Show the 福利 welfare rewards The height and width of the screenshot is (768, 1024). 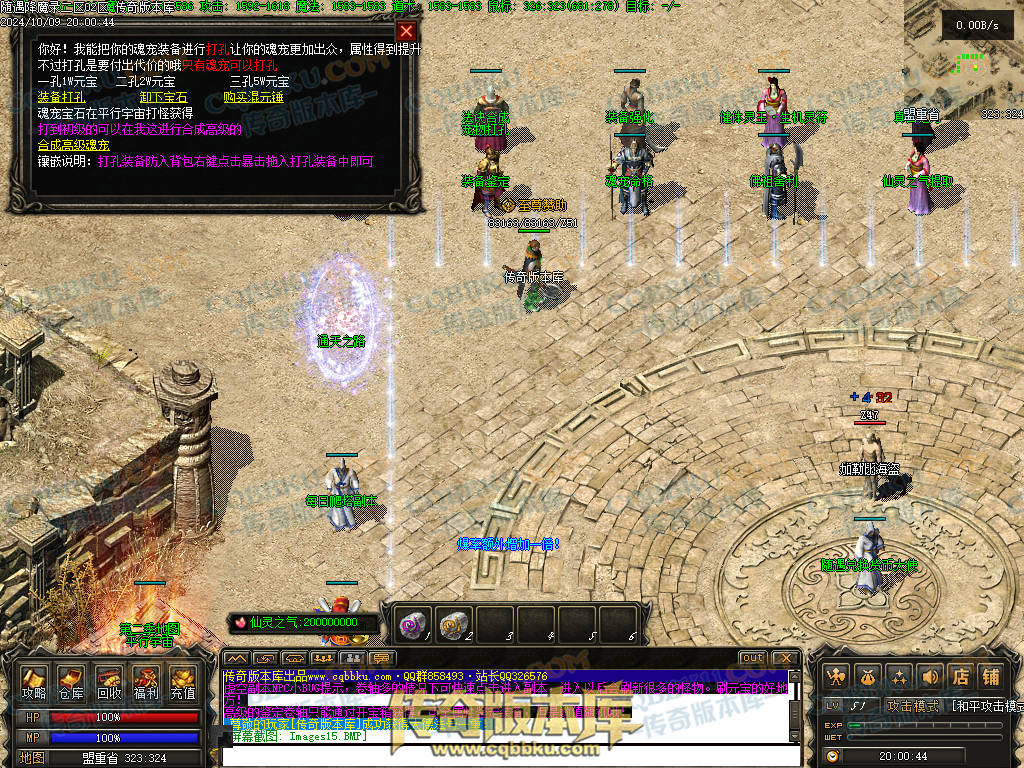pyautogui.click(x=145, y=682)
